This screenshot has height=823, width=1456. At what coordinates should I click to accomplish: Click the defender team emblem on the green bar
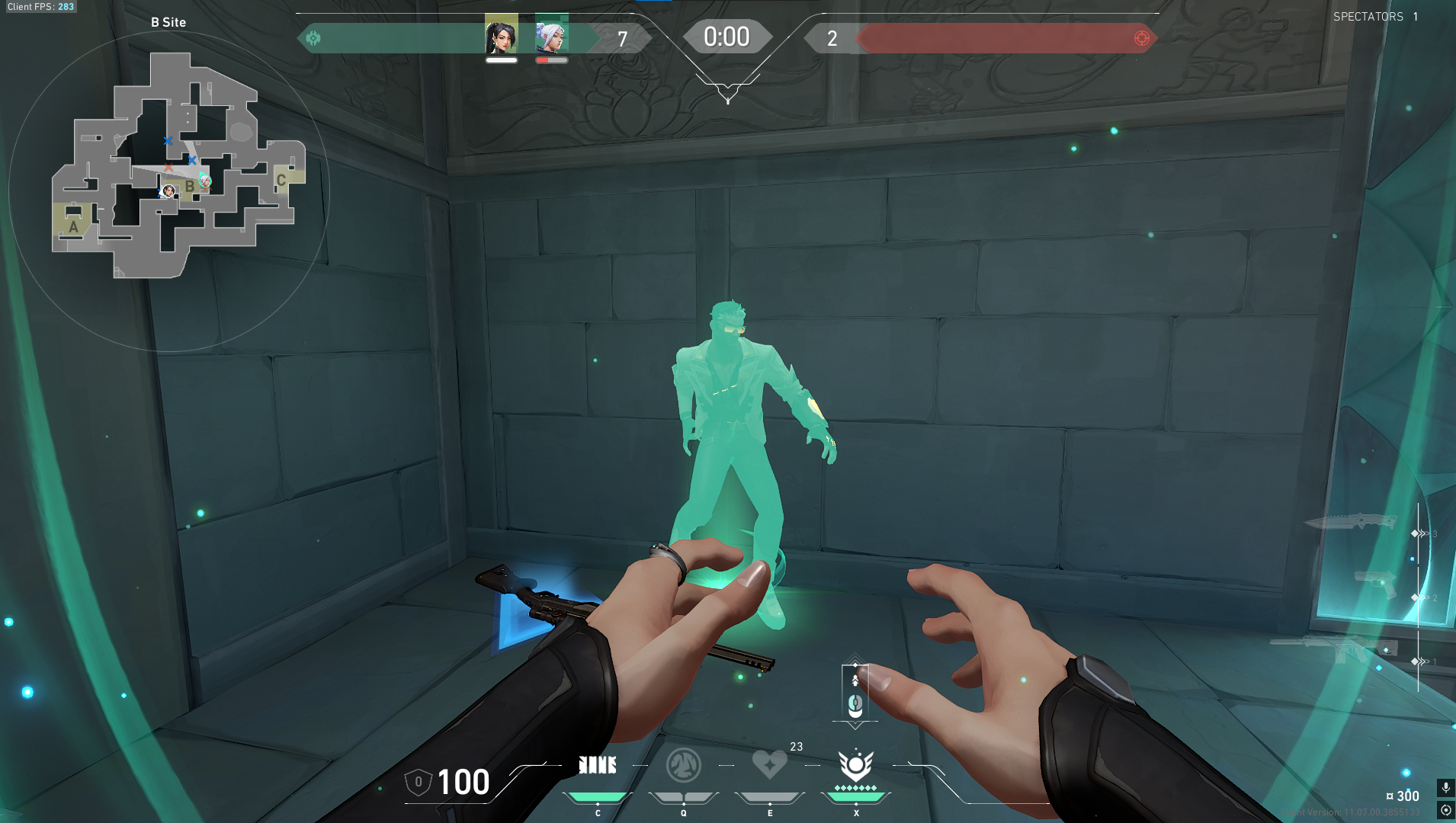coord(313,38)
